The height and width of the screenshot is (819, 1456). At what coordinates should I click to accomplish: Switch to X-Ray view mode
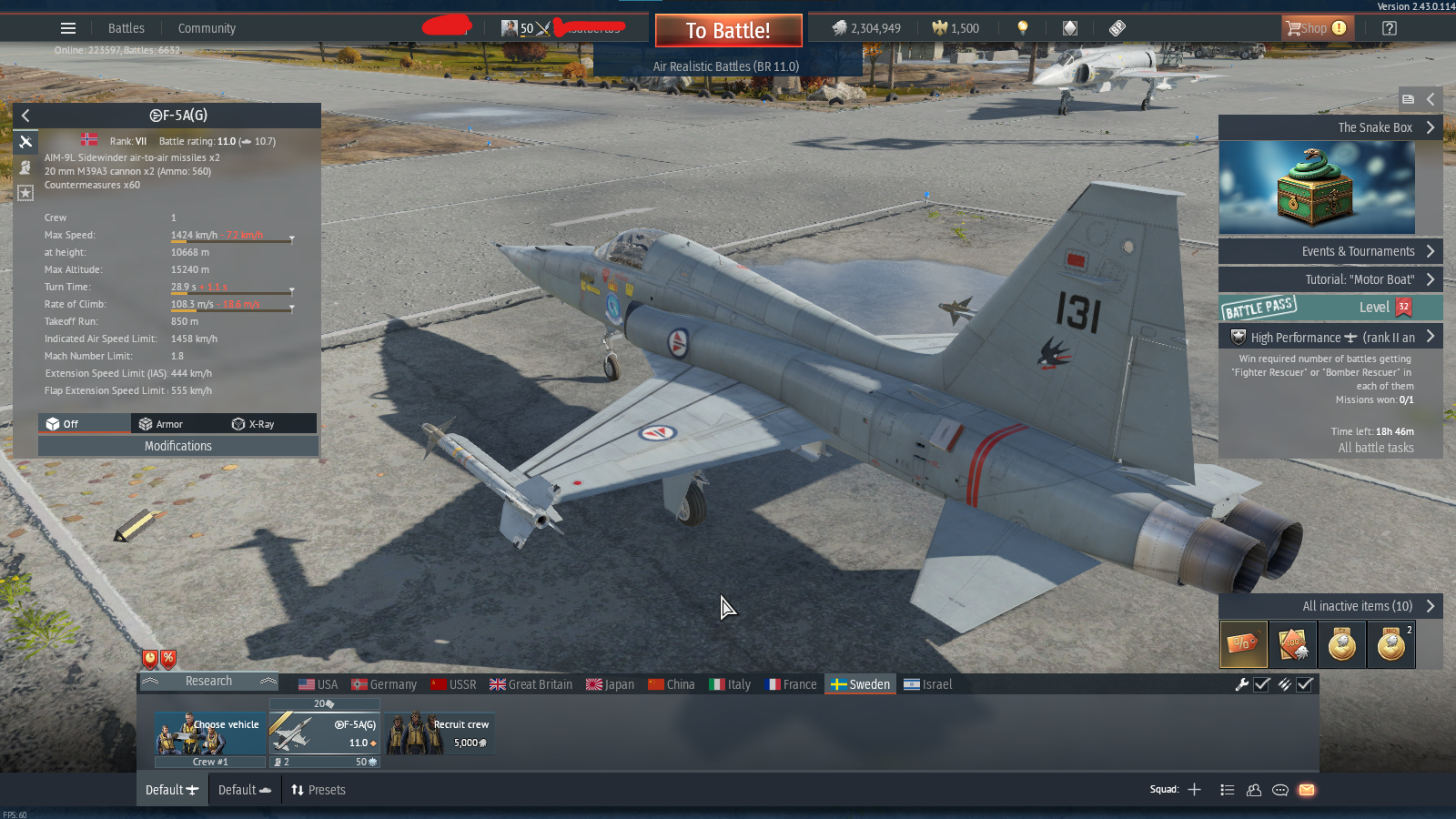[x=254, y=424]
